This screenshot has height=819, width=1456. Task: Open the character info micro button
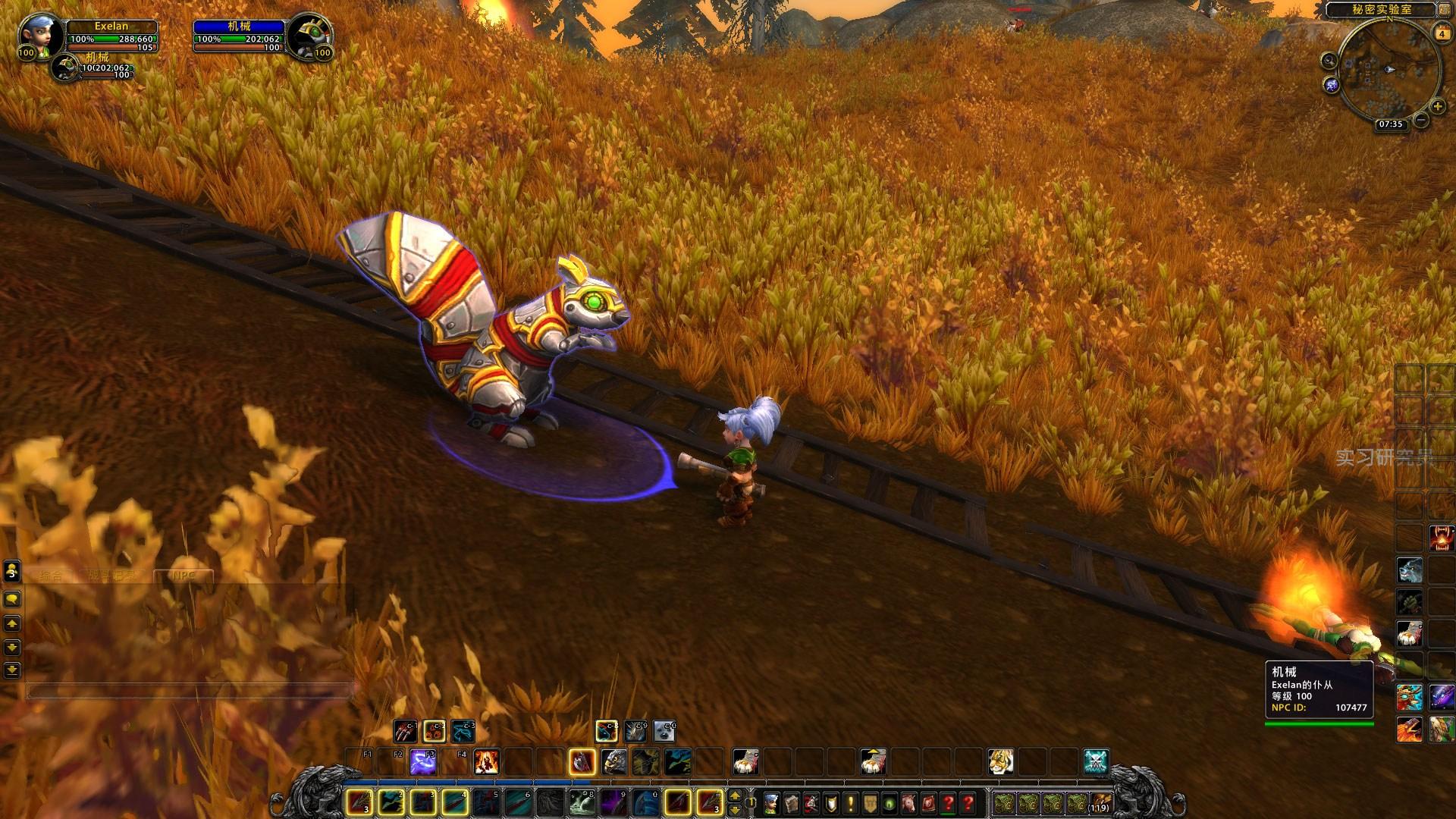[771, 802]
